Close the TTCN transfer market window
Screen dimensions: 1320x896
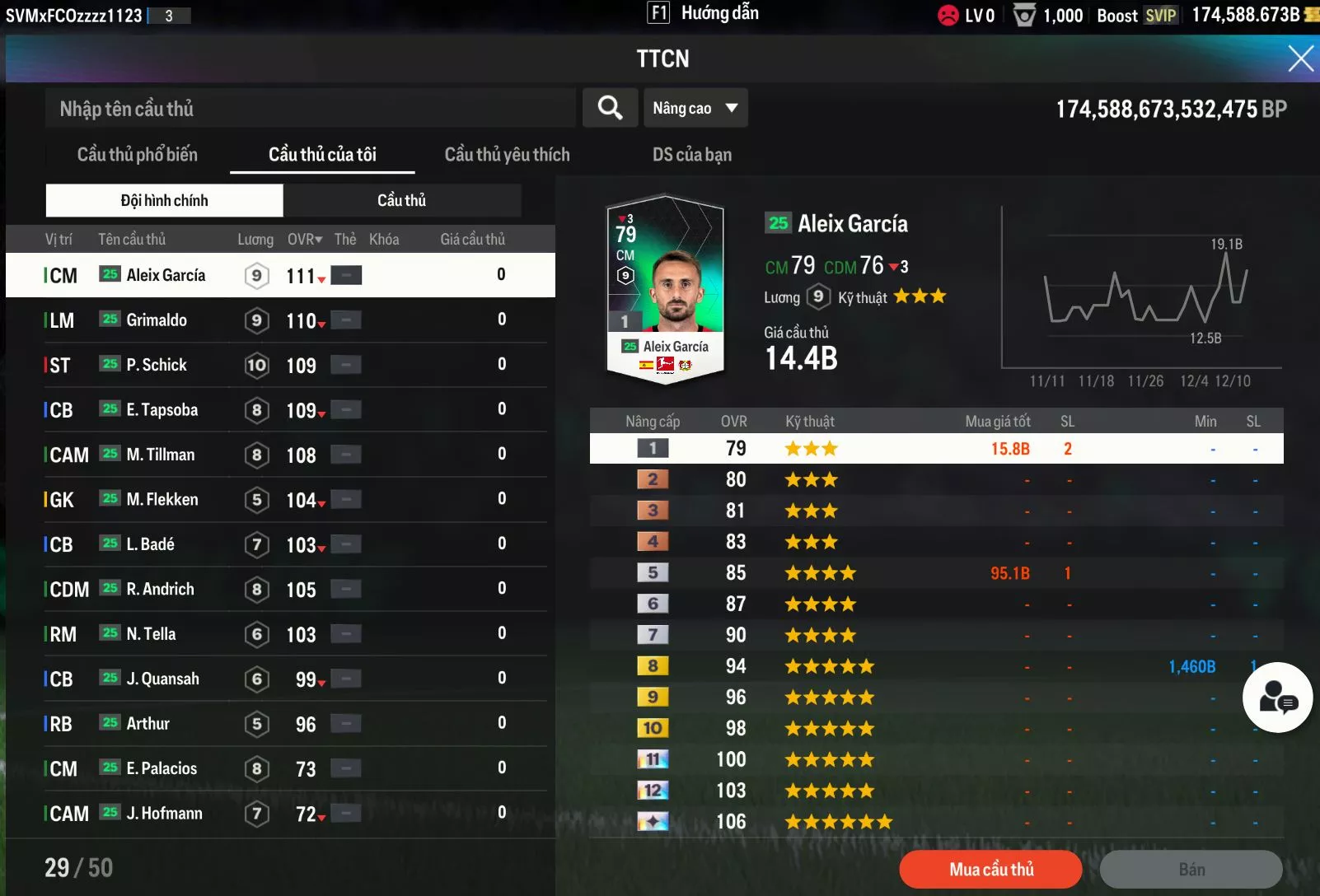tap(1300, 58)
